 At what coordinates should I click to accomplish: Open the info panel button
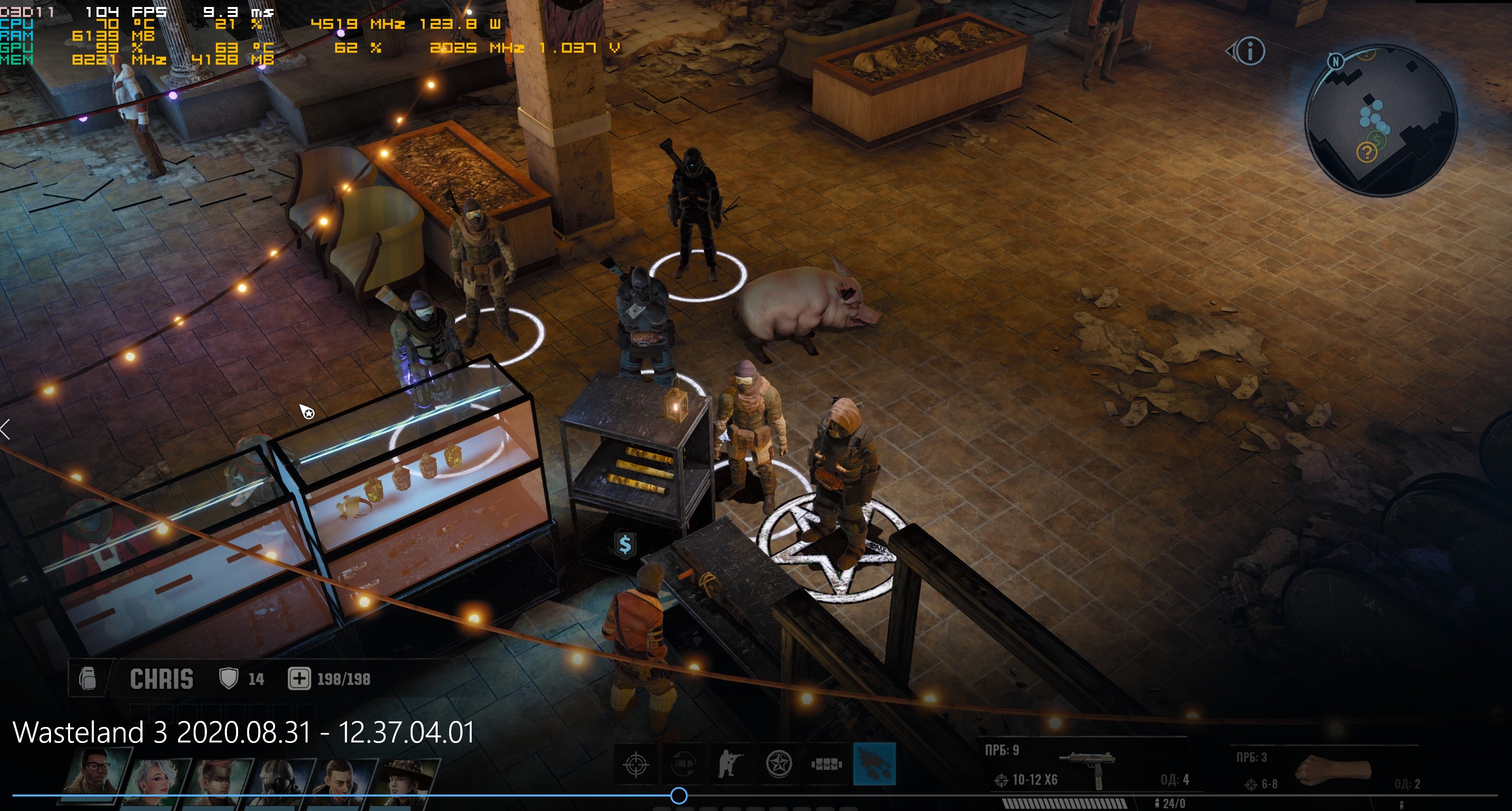[x=1249, y=52]
